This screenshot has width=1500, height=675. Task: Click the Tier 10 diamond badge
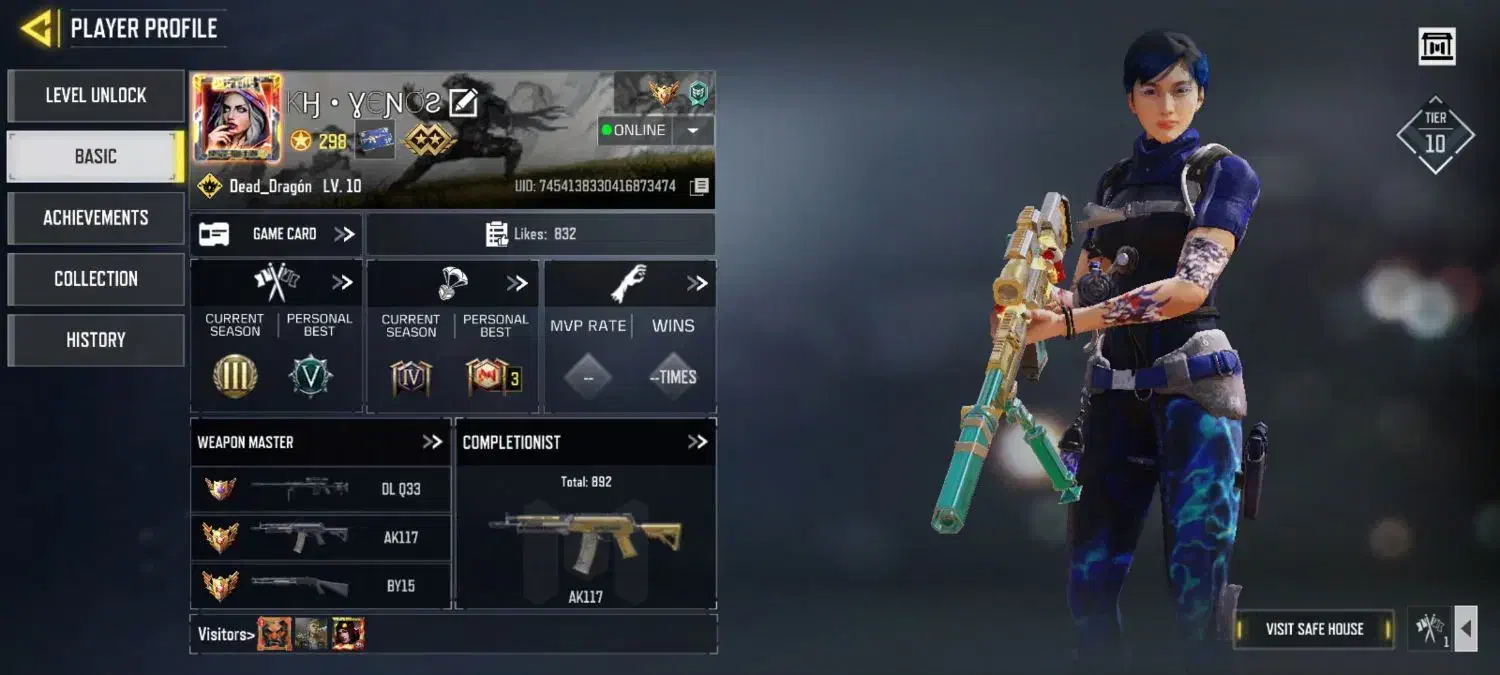[x=1435, y=136]
